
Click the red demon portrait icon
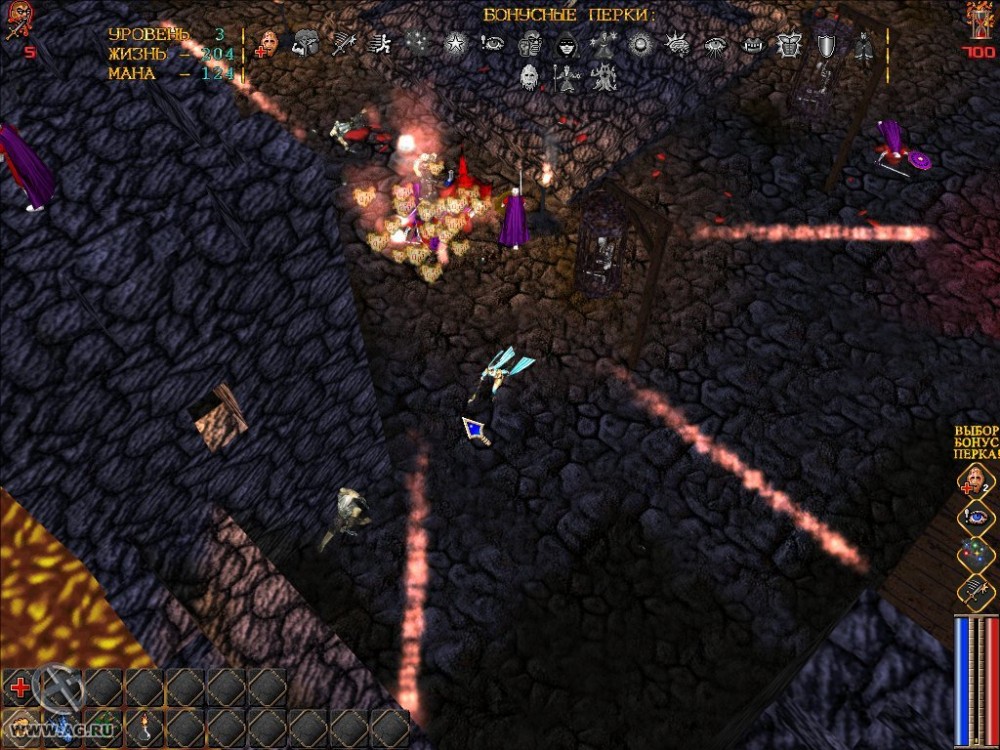pos(979,20)
